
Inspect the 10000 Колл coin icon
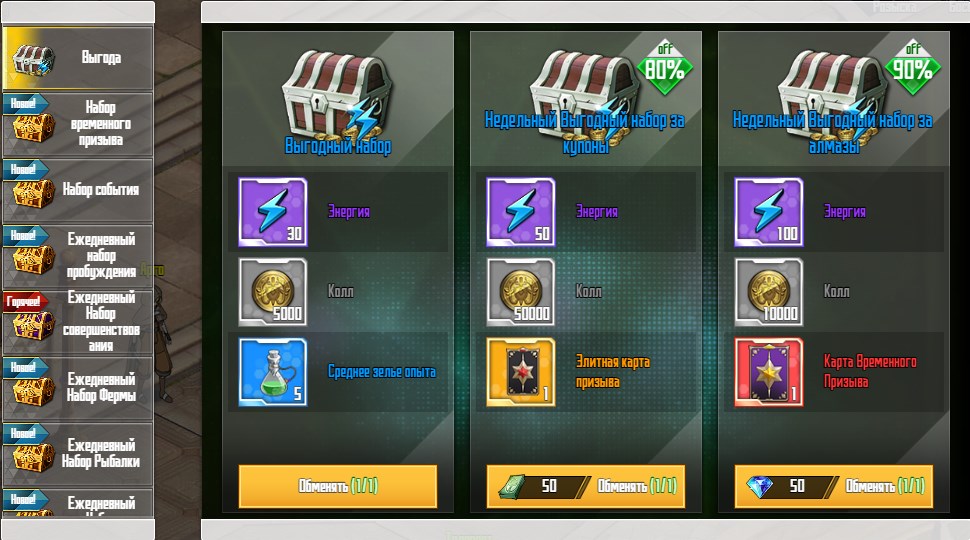coord(769,292)
